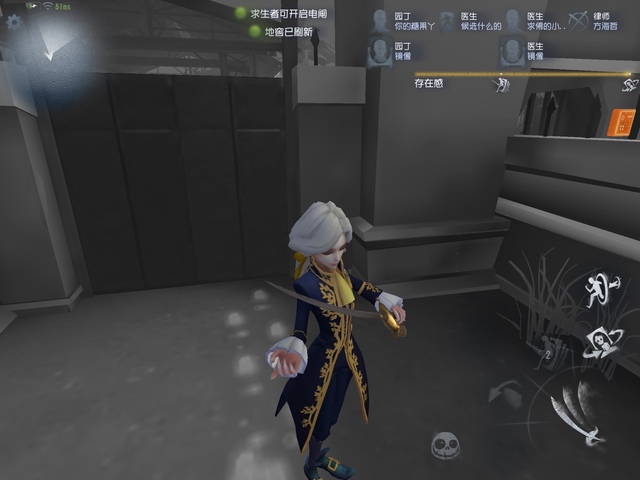The image size is (640, 480).
Task: Open the orange notebook icon
Action: (621, 122)
